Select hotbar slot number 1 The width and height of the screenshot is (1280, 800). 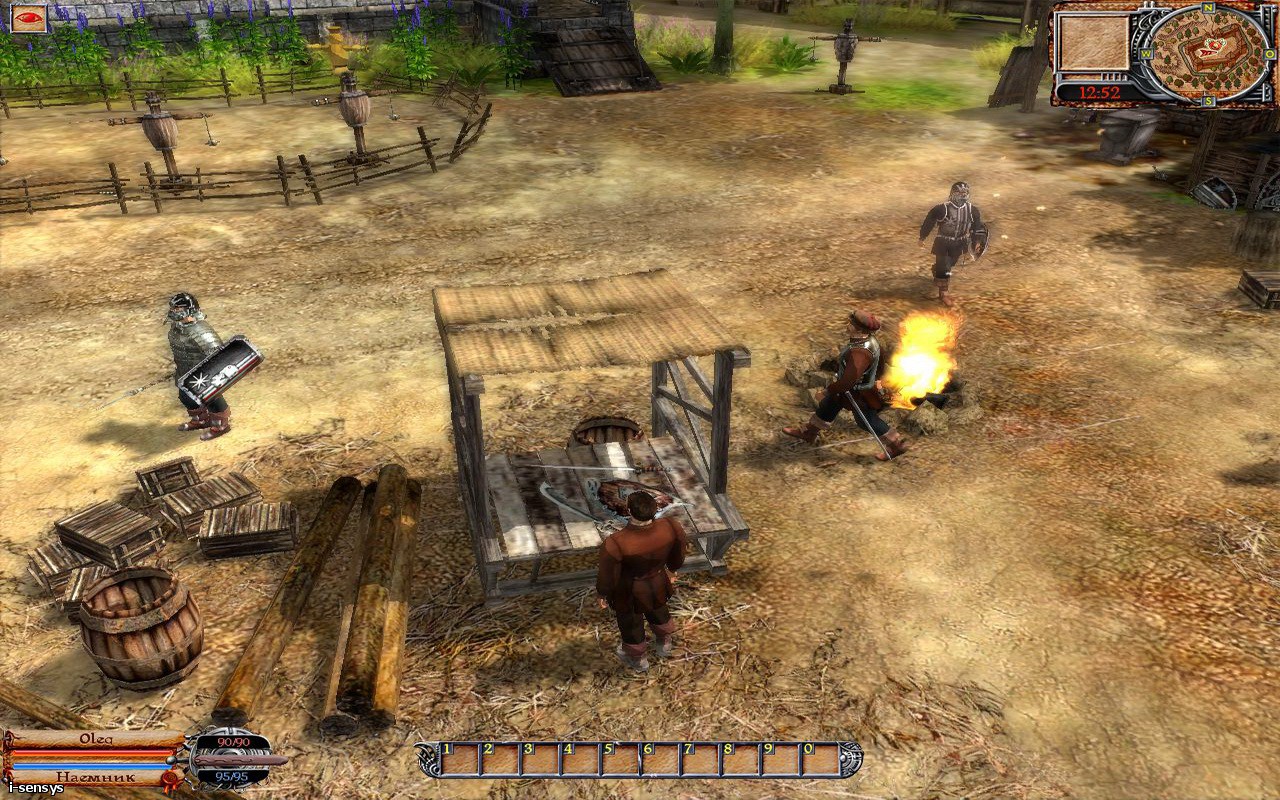460,761
